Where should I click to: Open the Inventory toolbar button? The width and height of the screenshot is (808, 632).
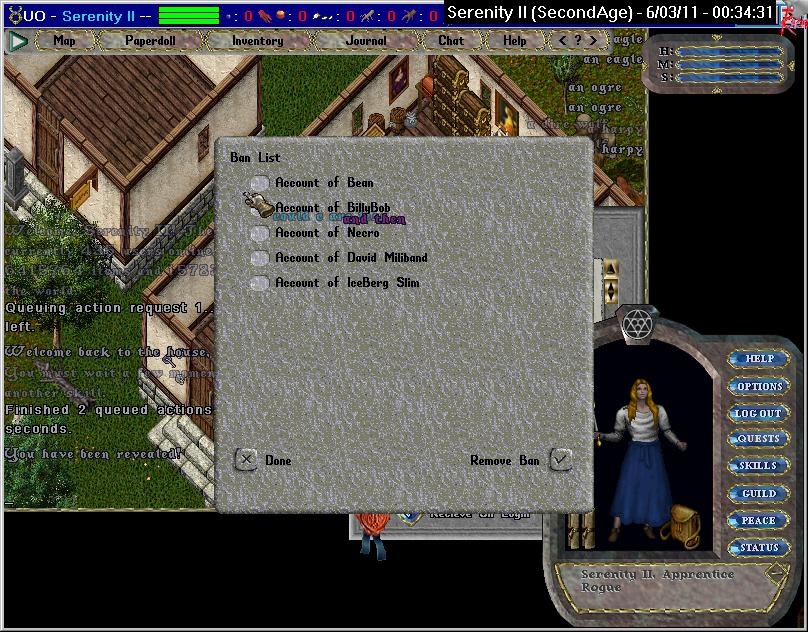[257, 41]
